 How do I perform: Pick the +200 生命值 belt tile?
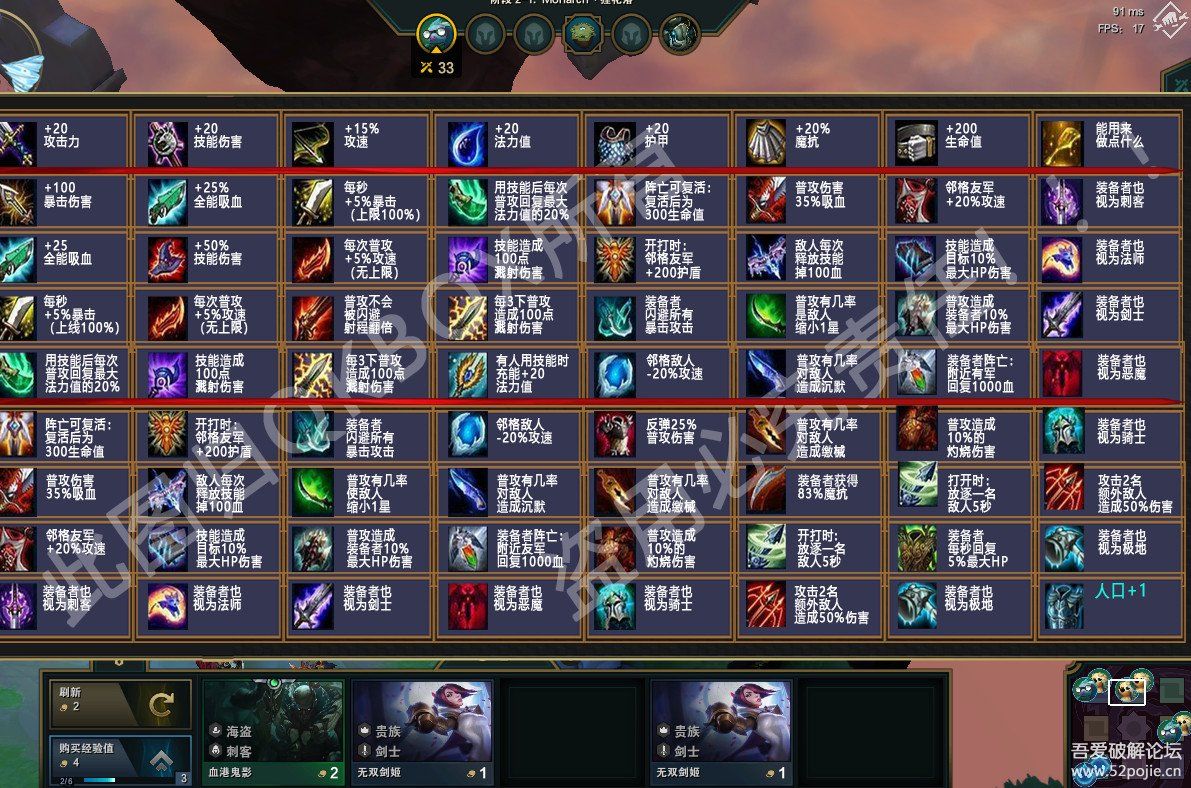pyautogui.click(x=956, y=142)
